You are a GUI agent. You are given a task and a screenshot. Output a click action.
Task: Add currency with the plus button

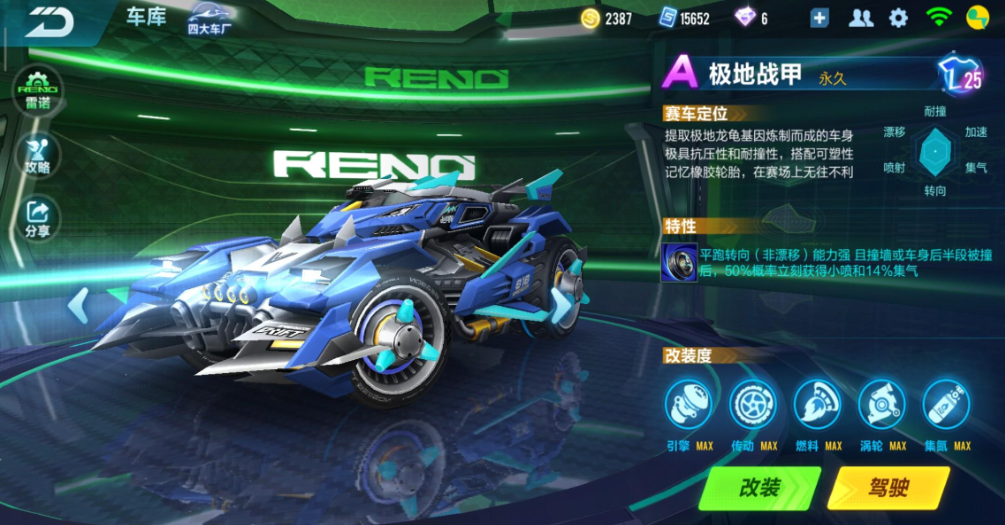[x=820, y=18]
